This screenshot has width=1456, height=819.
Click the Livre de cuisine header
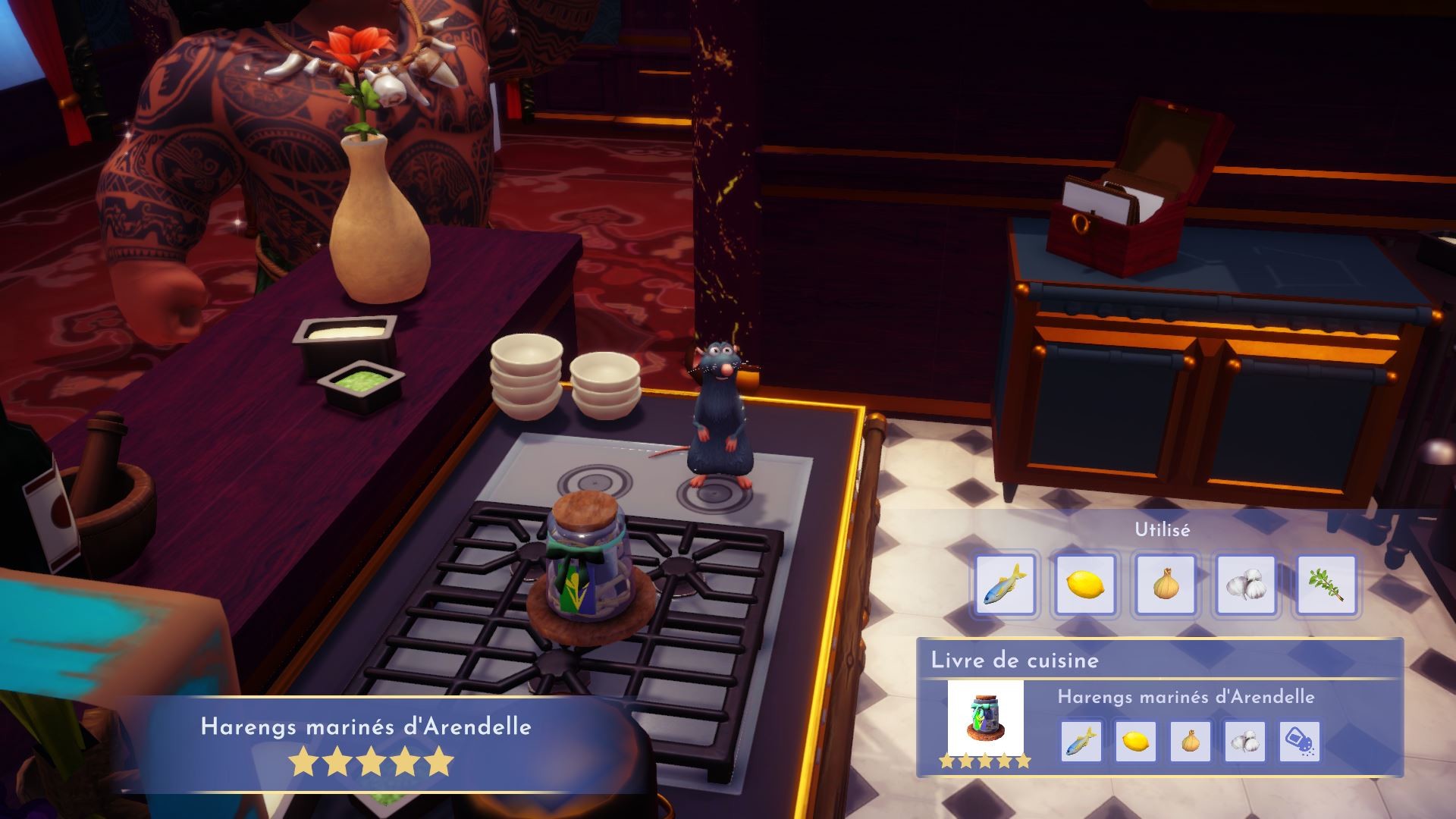click(x=1014, y=661)
